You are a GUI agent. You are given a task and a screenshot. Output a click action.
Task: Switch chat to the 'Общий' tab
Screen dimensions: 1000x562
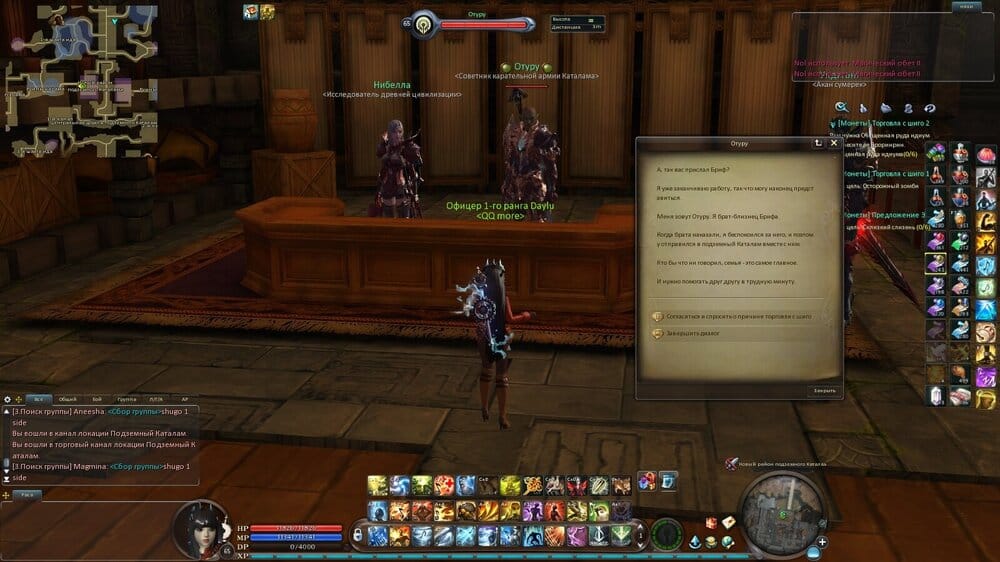[x=67, y=398]
